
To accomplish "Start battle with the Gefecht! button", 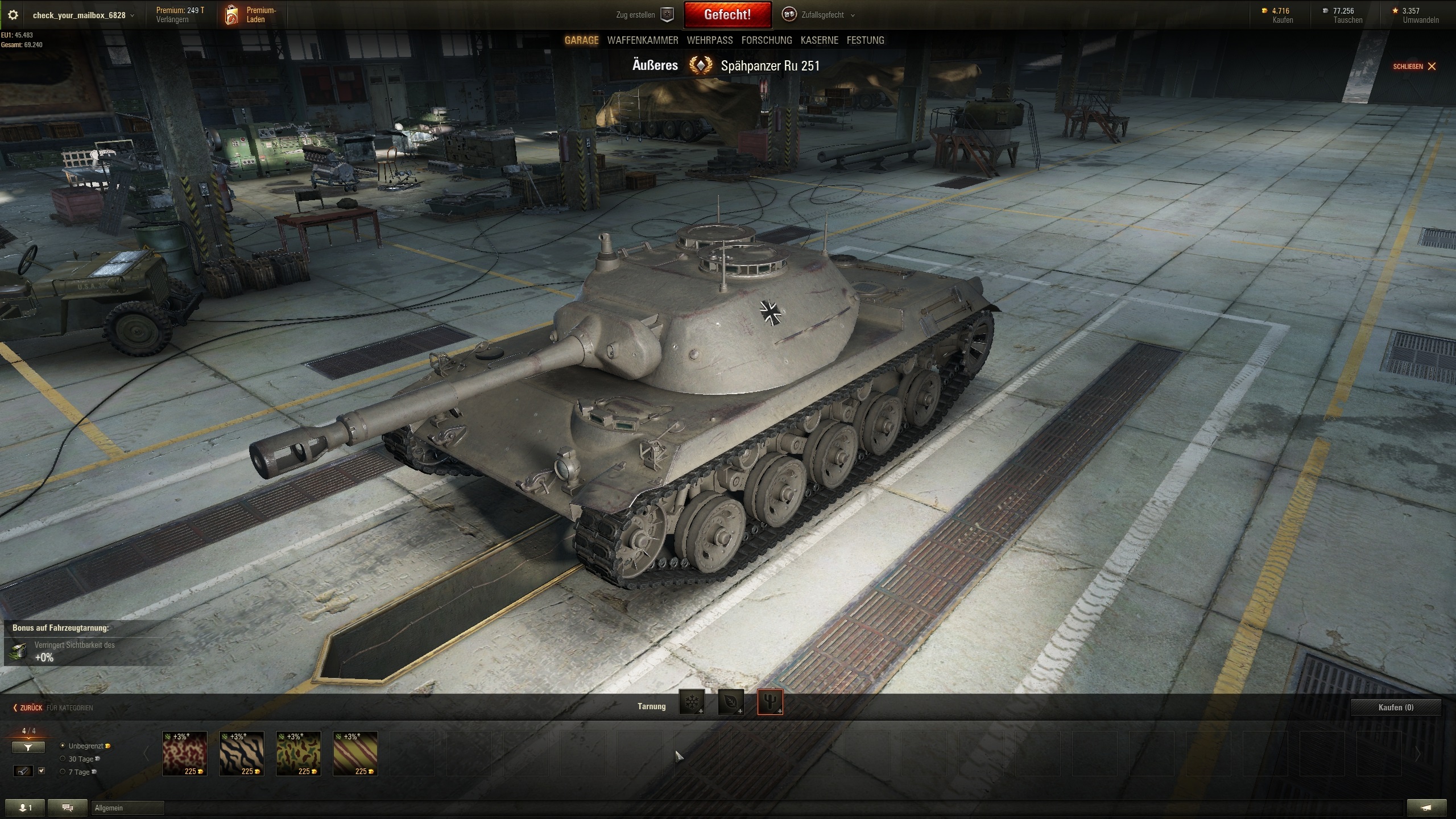I will (727, 15).
